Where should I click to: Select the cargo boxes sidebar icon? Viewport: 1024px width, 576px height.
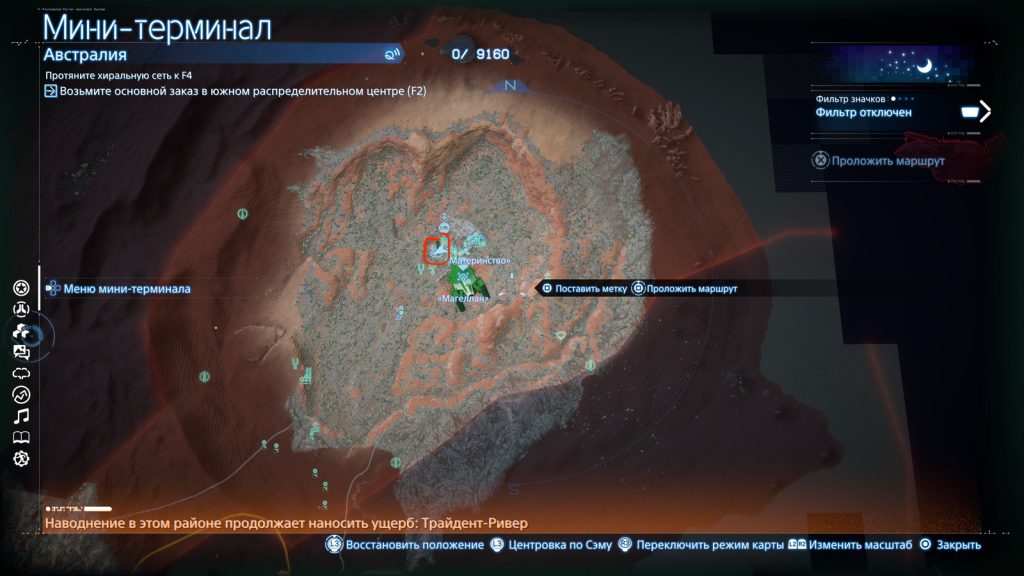pos(20,331)
